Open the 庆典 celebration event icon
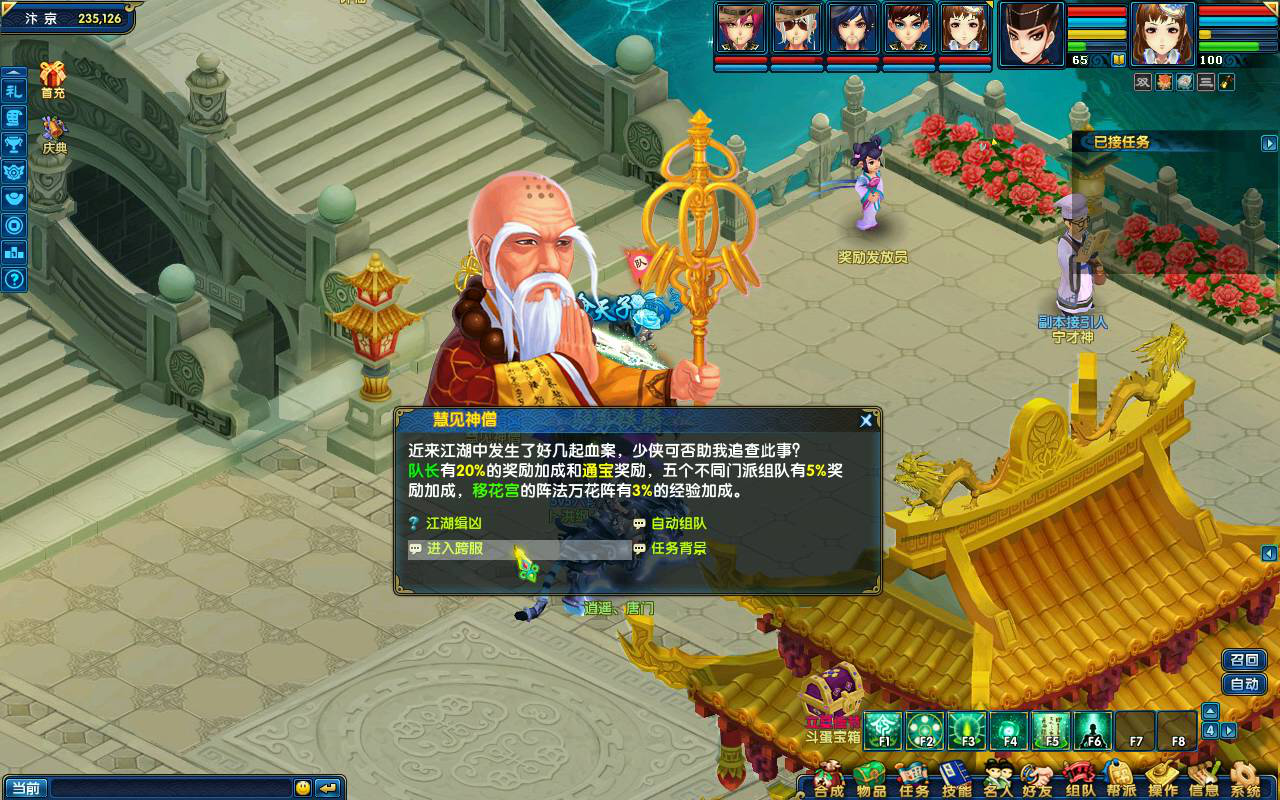Screen dimensions: 1280x800 click(54, 135)
